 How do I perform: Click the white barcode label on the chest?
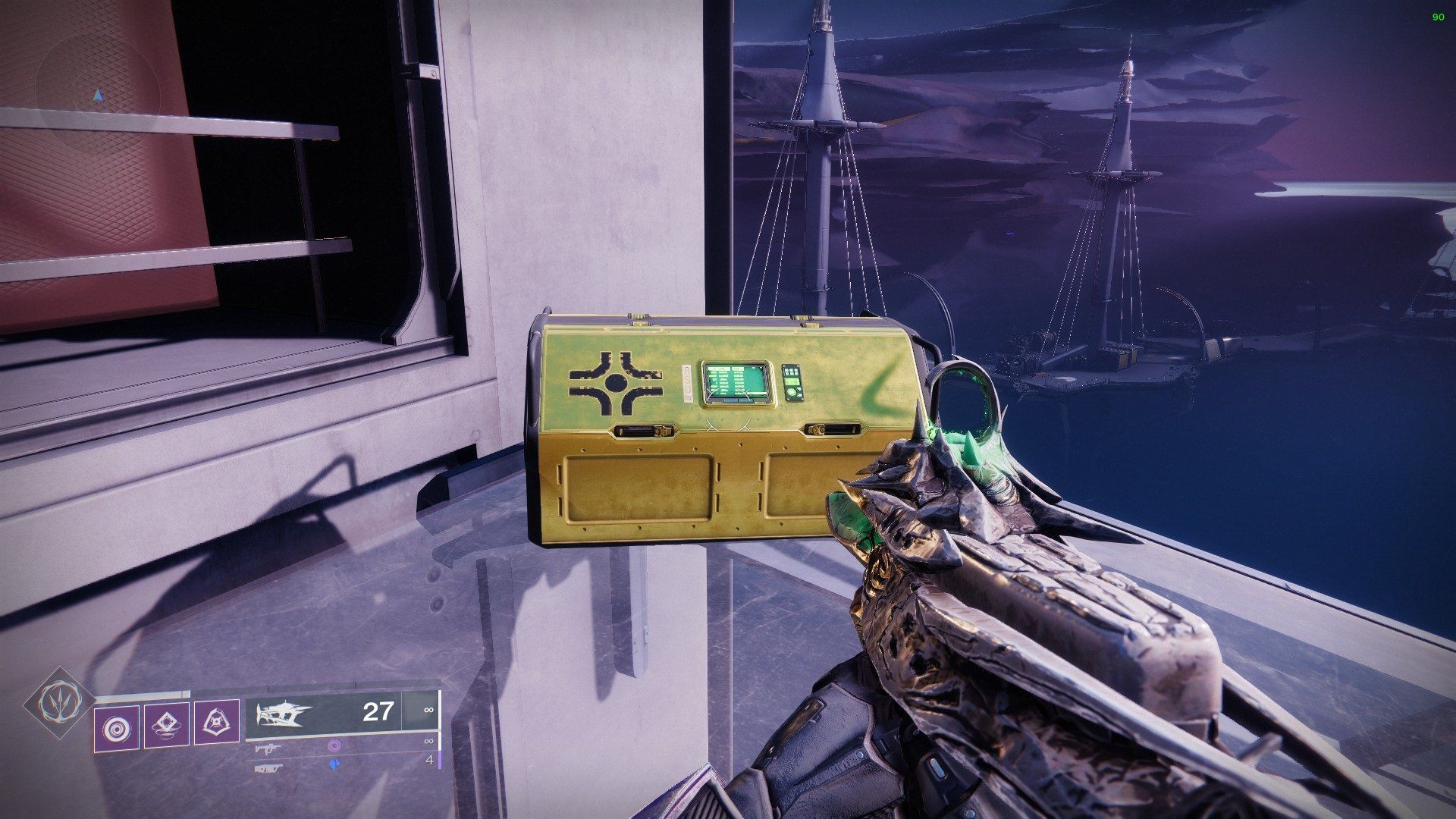coord(689,383)
